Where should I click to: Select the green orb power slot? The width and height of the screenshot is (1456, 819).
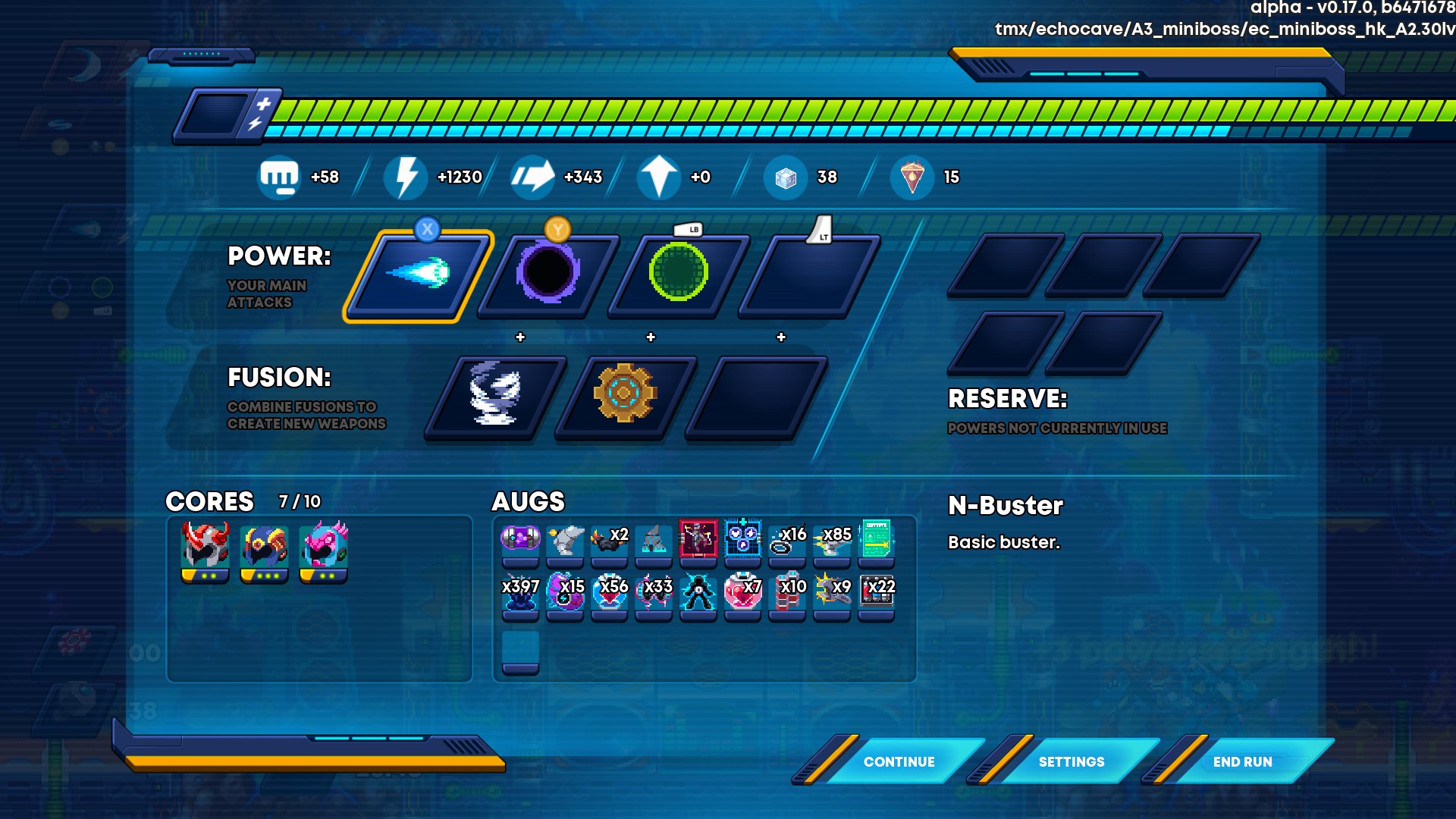[678, 274]
